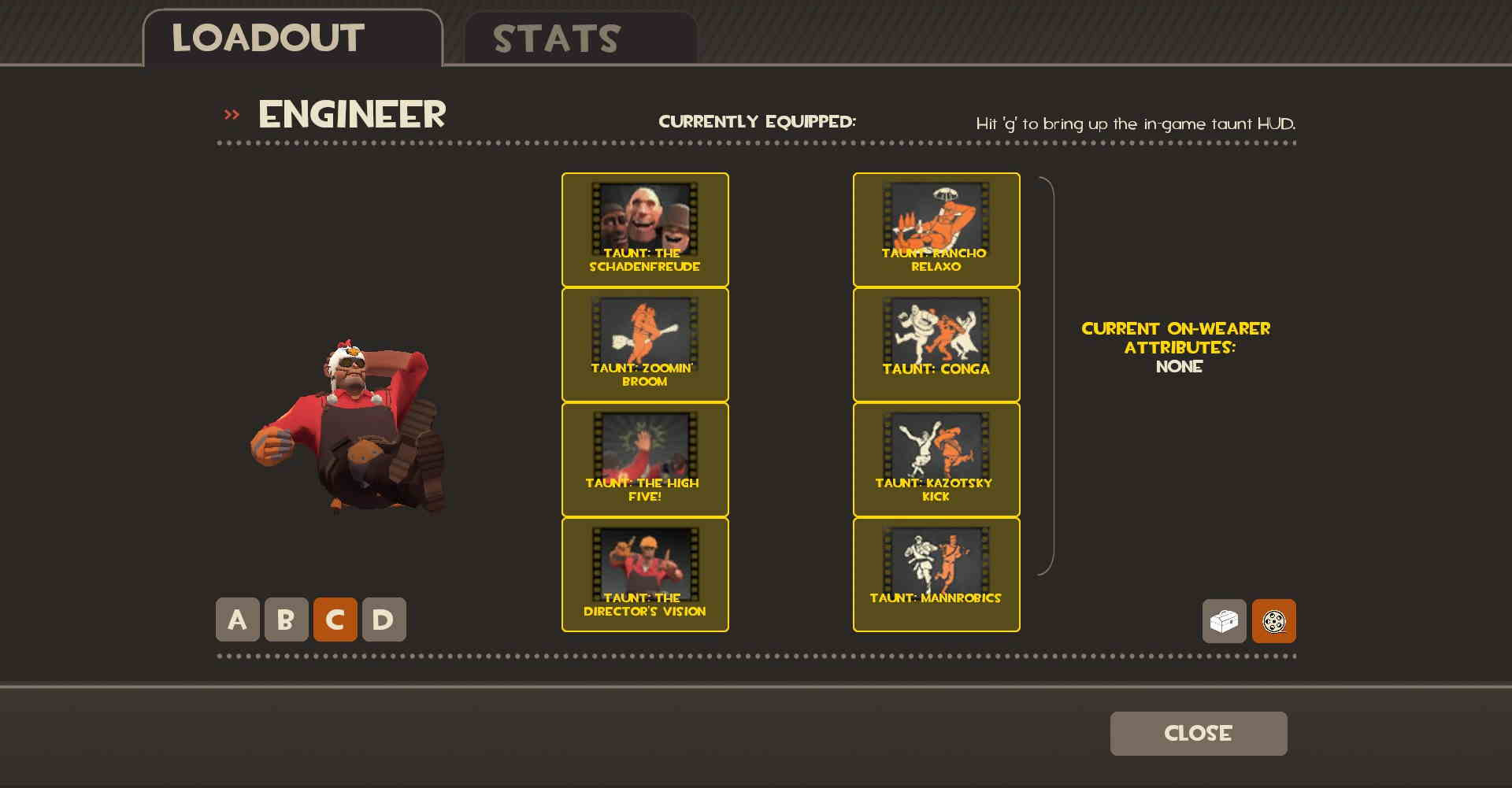Select the Taunt: The Schadenfreude slot

645,228
